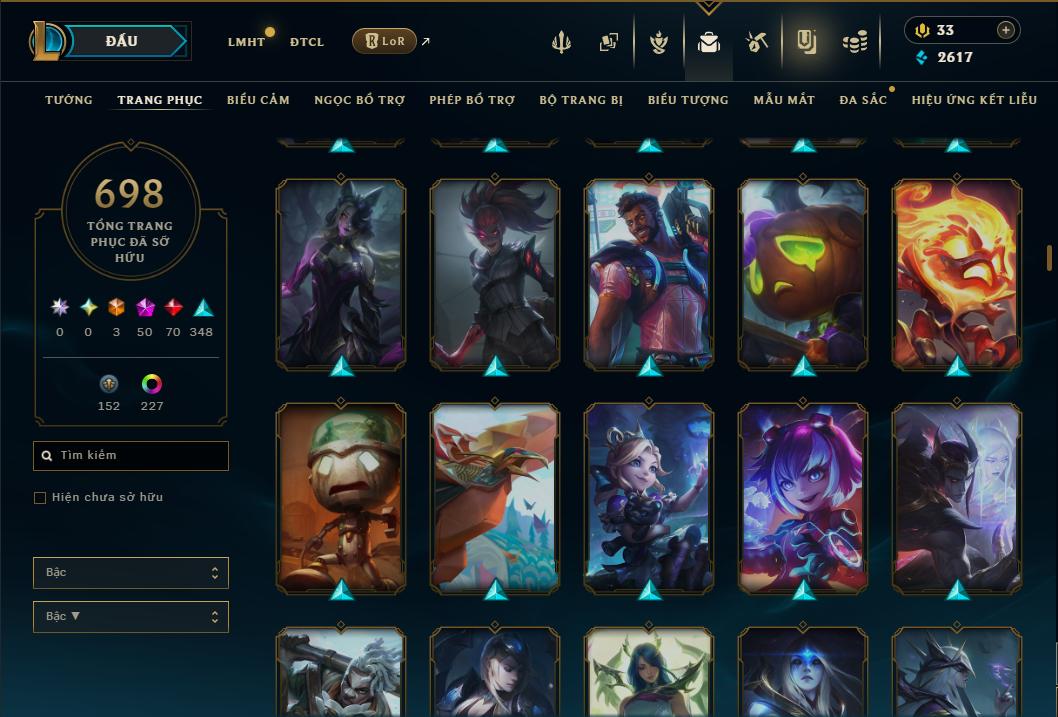Switch to the ĐA SẮC tab
Viewport: 1058px width, 717px height.
[863, 100]
